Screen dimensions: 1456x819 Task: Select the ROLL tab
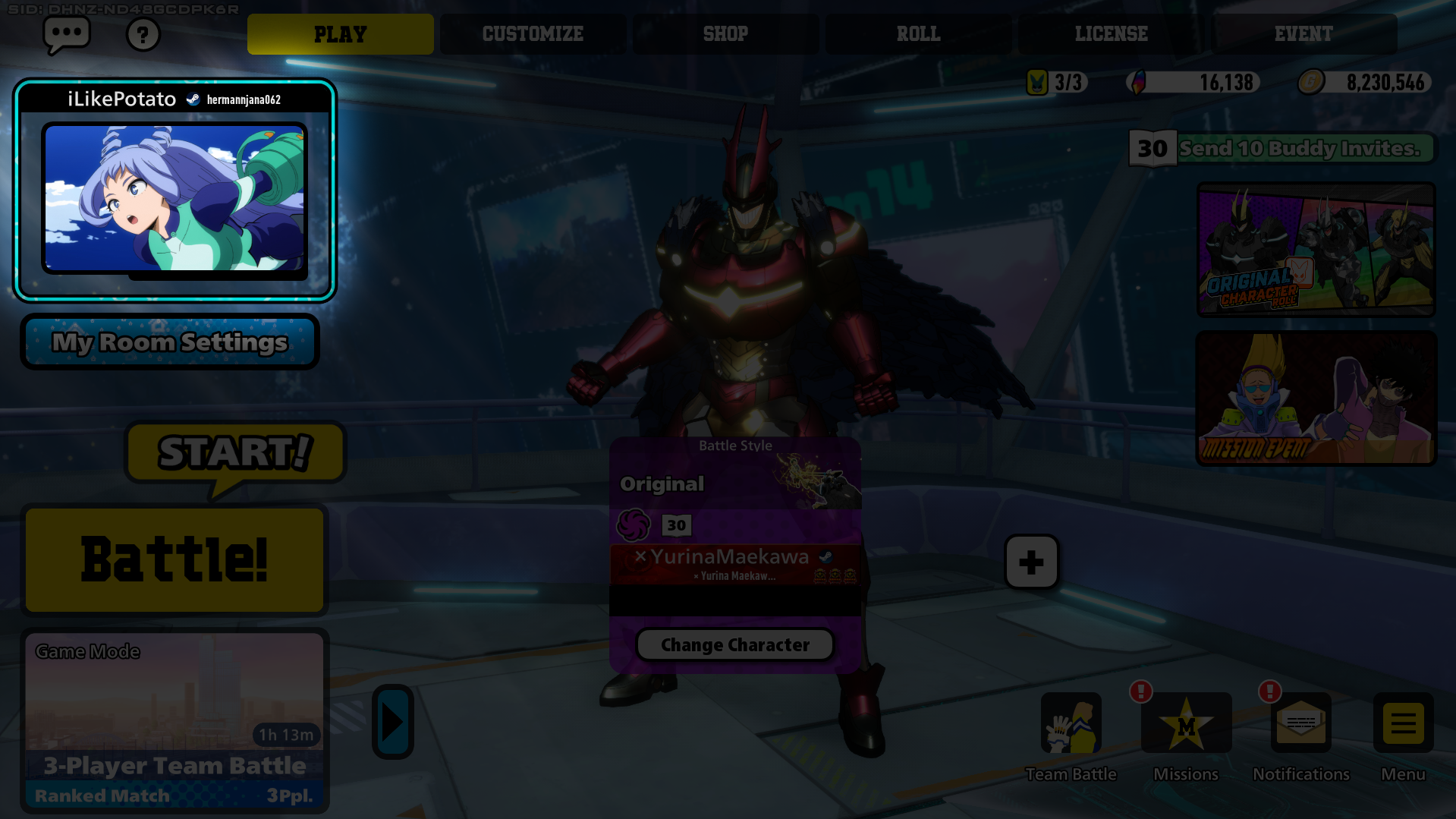pyautogui.click(x=918, y=34)
